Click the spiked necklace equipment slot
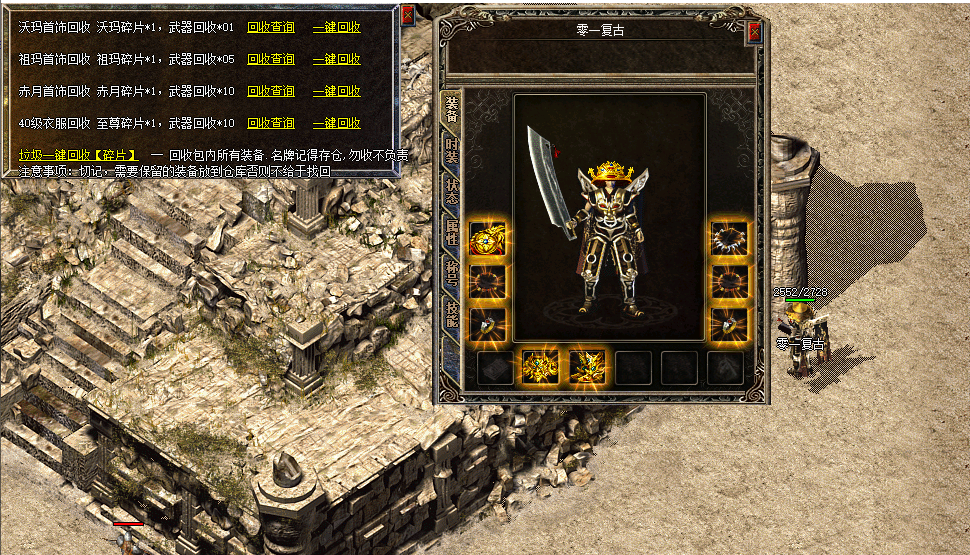970x555 pixels. [730, 238]
